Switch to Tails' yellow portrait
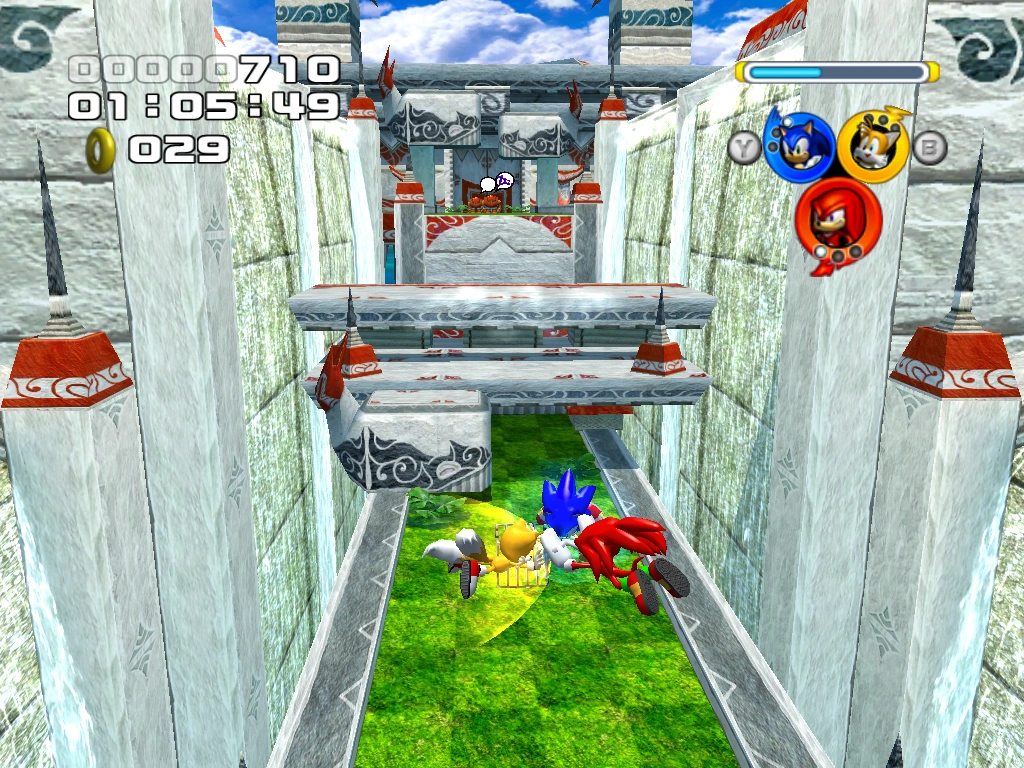This screenshot has height=768, width=1024. click(872, 147)
